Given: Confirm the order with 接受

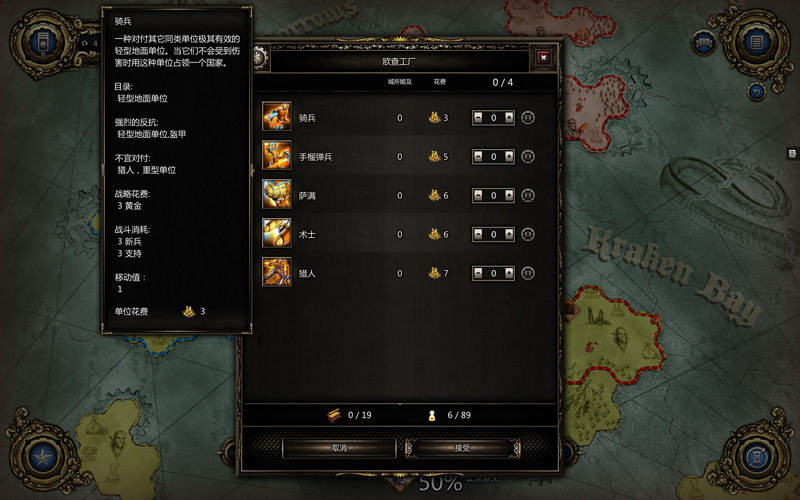Looking at the screenshot, I should pyautogui.click(x=461, y=448).
